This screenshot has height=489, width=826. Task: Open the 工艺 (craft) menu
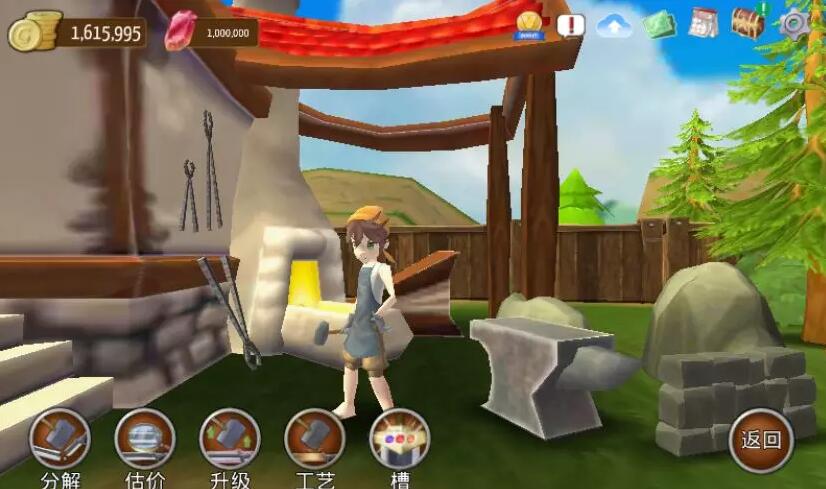pos(315,439)
